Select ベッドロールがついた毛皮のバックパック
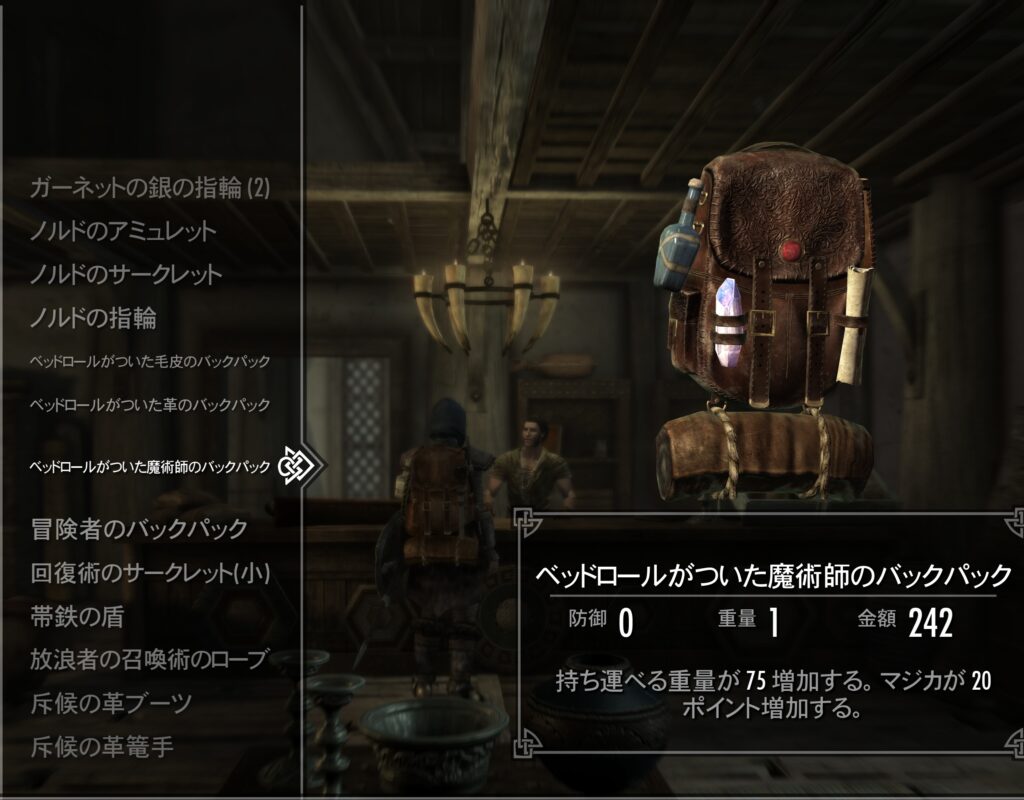 tap(151, 360)
